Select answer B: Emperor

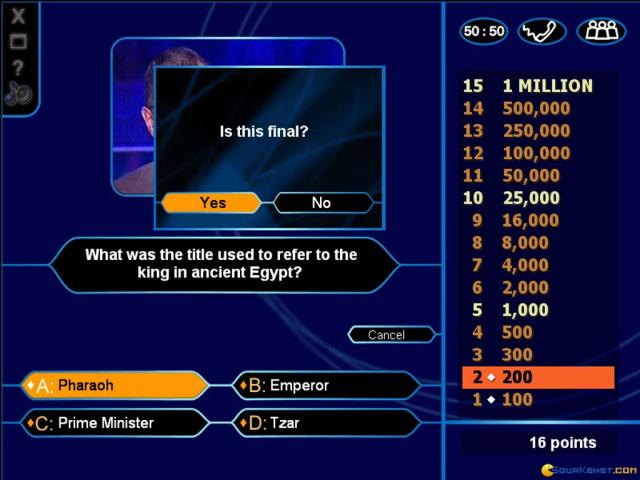click(327, 385)
